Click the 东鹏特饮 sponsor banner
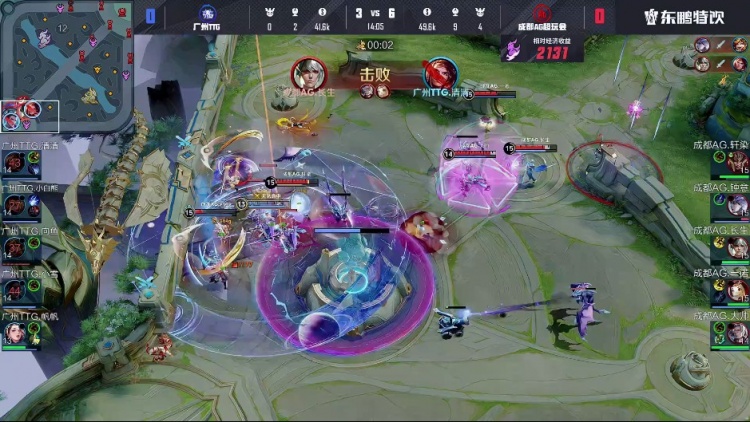The height and width of the screenshot is (422, 750). click(683, 16)
